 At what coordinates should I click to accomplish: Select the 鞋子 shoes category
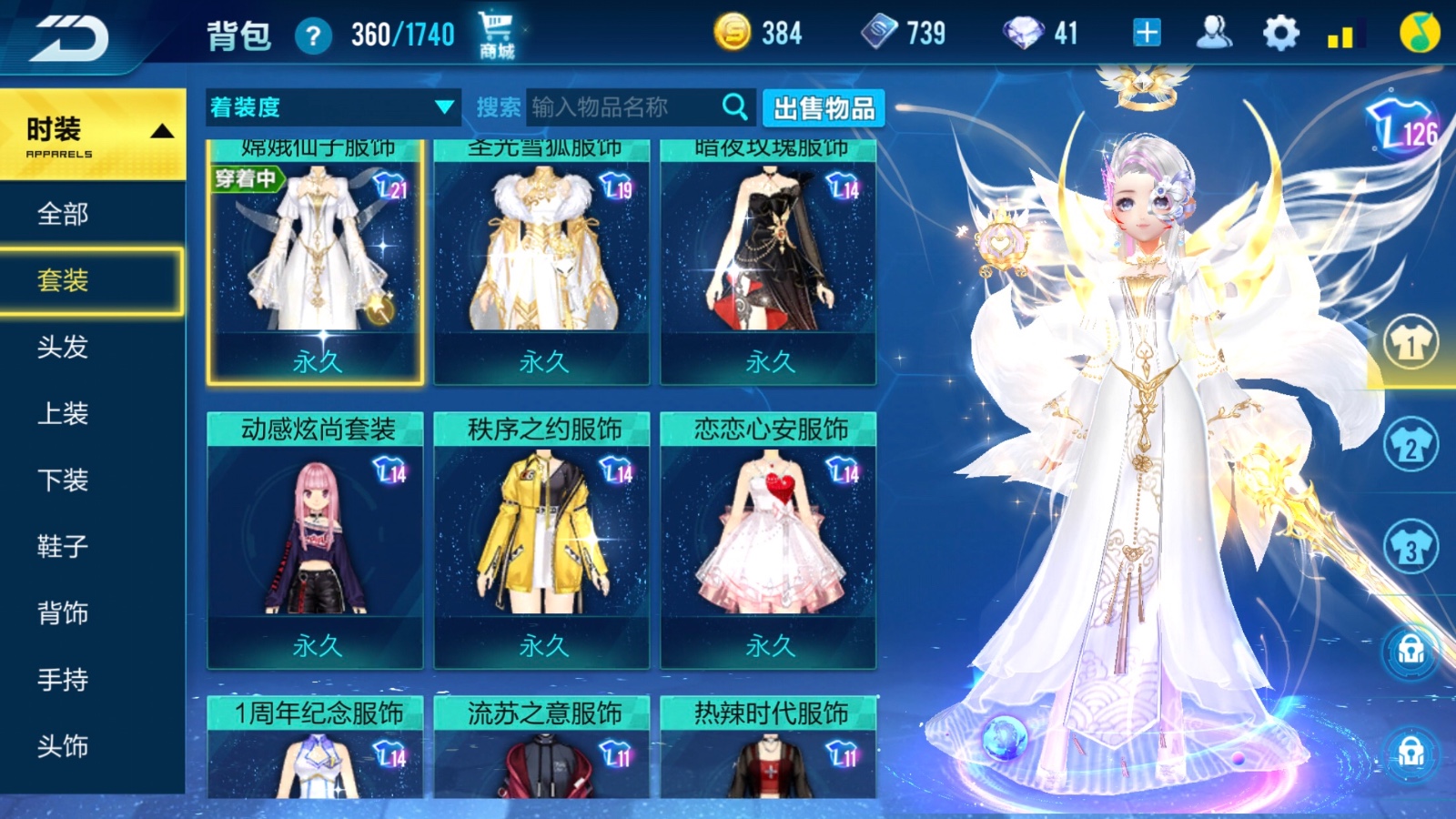coord(60,547)
